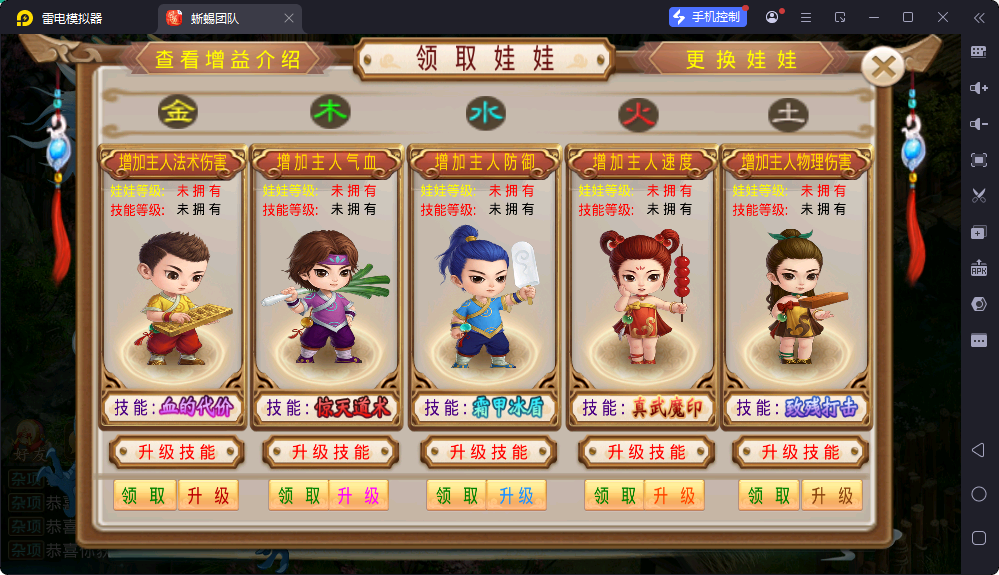Click 升级技能 under 霸甲冰盾 doll
The width and height of the screenshot is (999, 575).
pos(487,452)
